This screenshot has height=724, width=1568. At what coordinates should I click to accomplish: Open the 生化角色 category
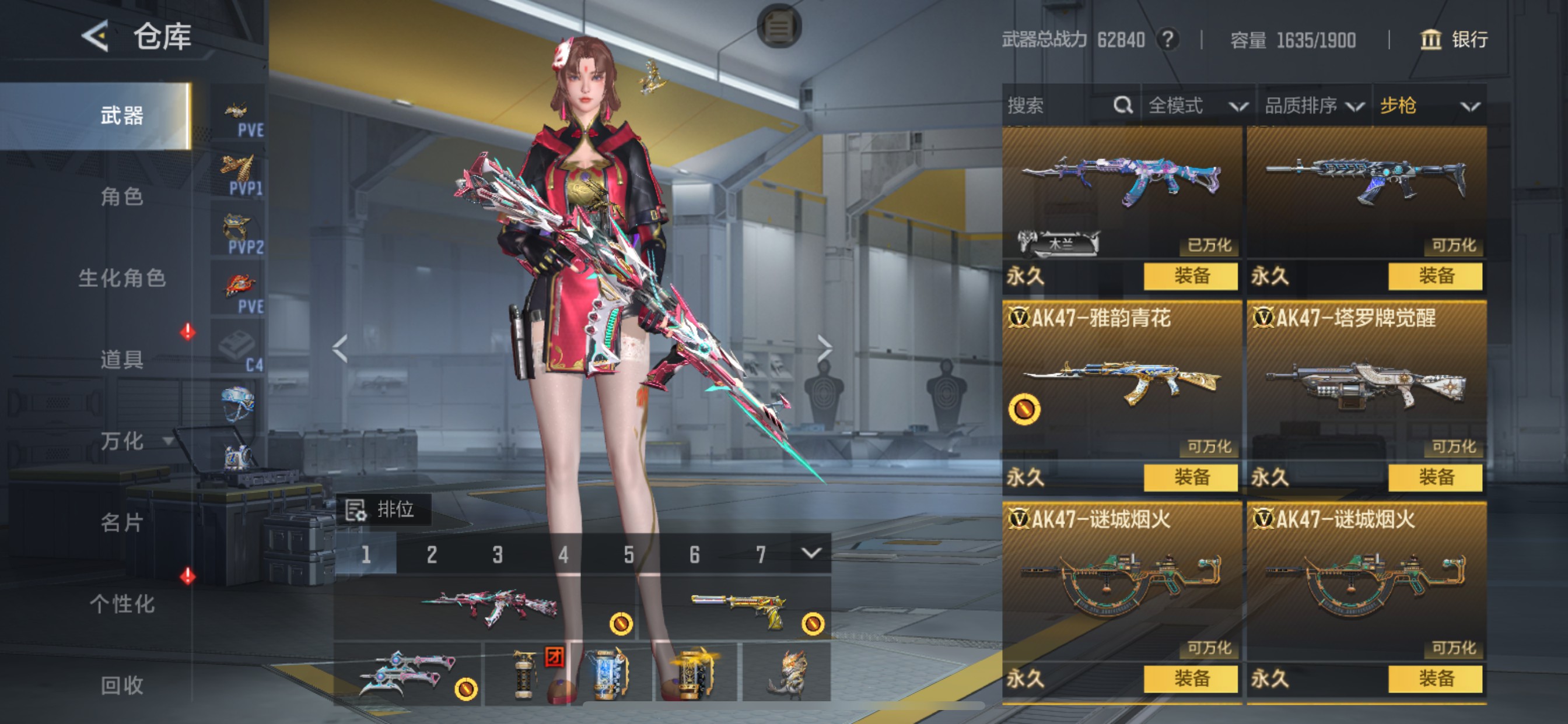(122, 278)
